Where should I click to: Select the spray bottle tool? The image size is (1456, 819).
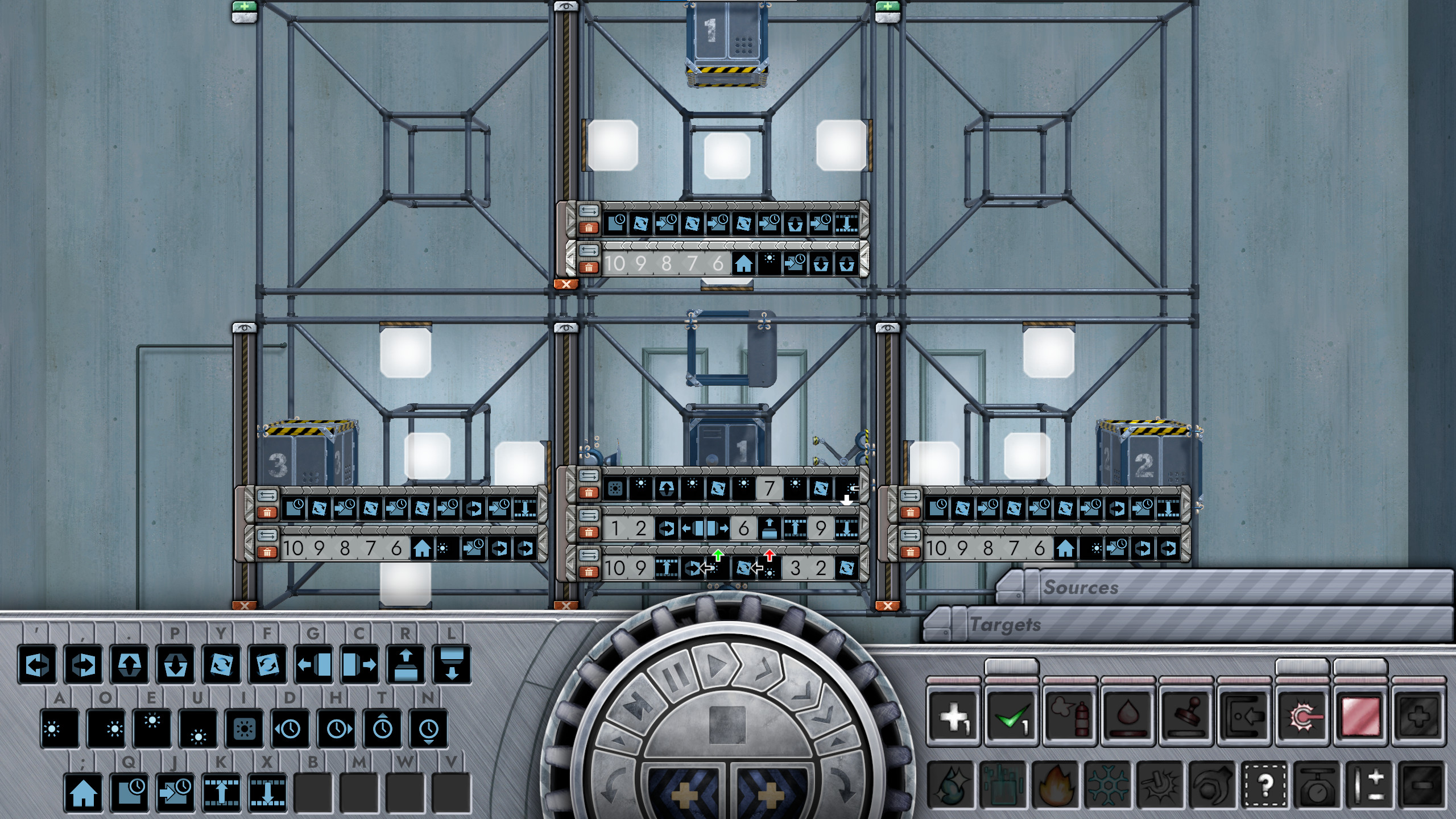(x=1070, y=715)
